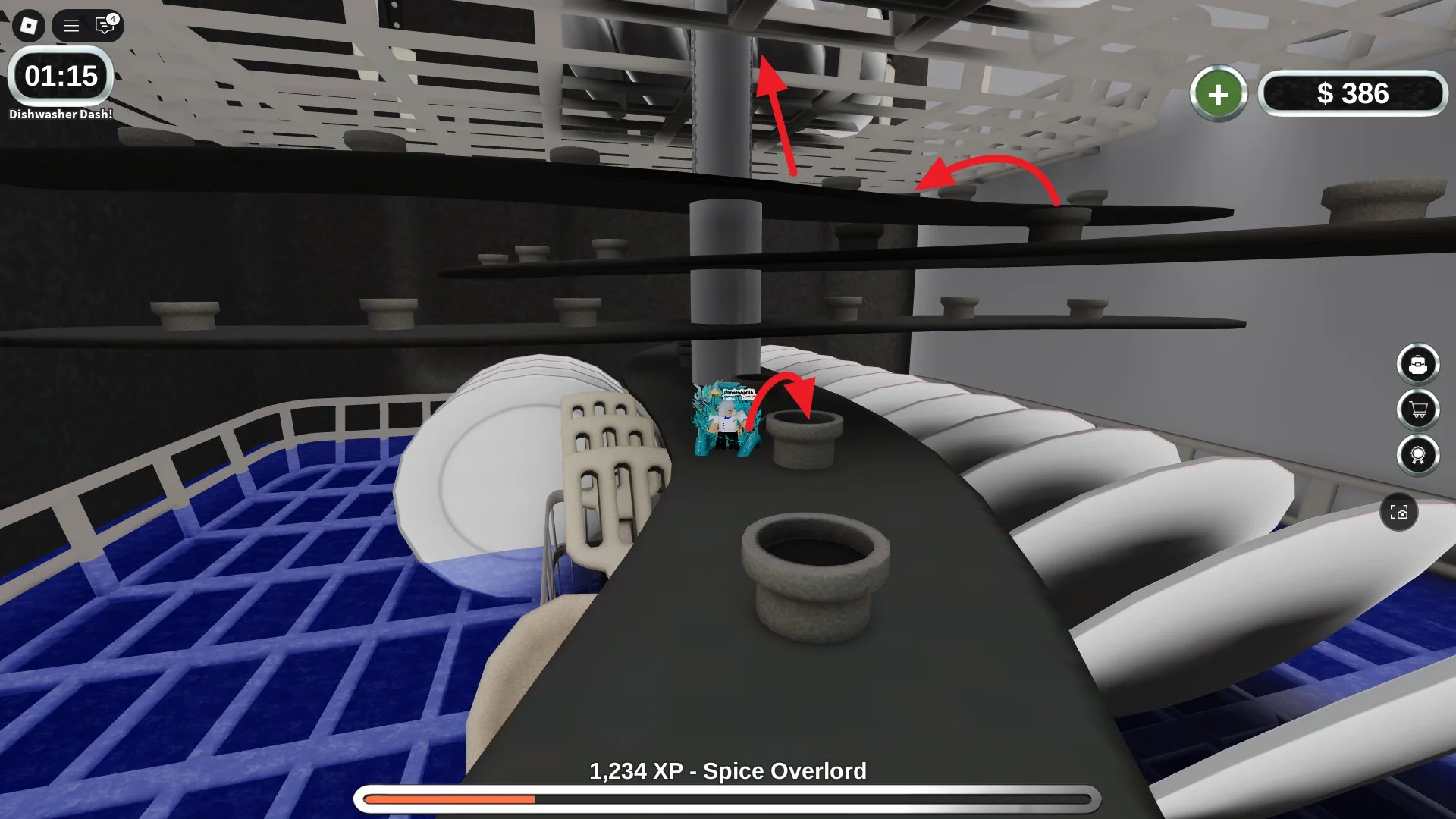1456x819 pixels.
Task: Open the chat speech bubble icon
Action: coord(104,25)
